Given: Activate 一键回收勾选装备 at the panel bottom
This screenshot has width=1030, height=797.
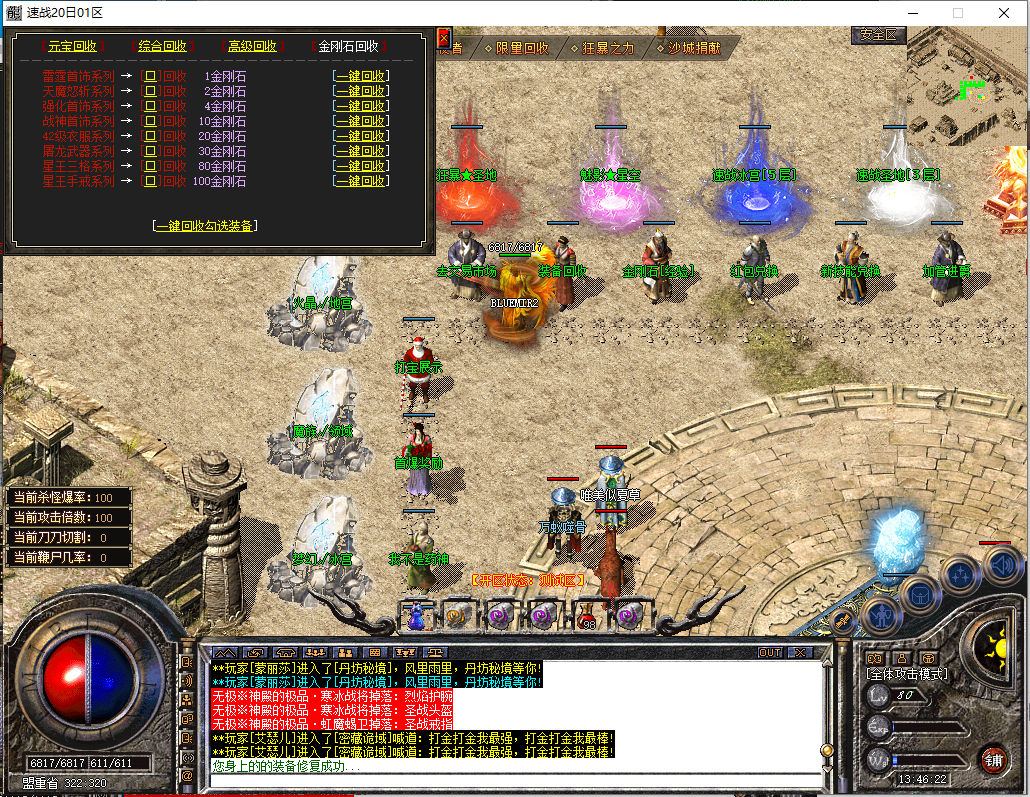Looking at the screenshot, I should [205, 226].
